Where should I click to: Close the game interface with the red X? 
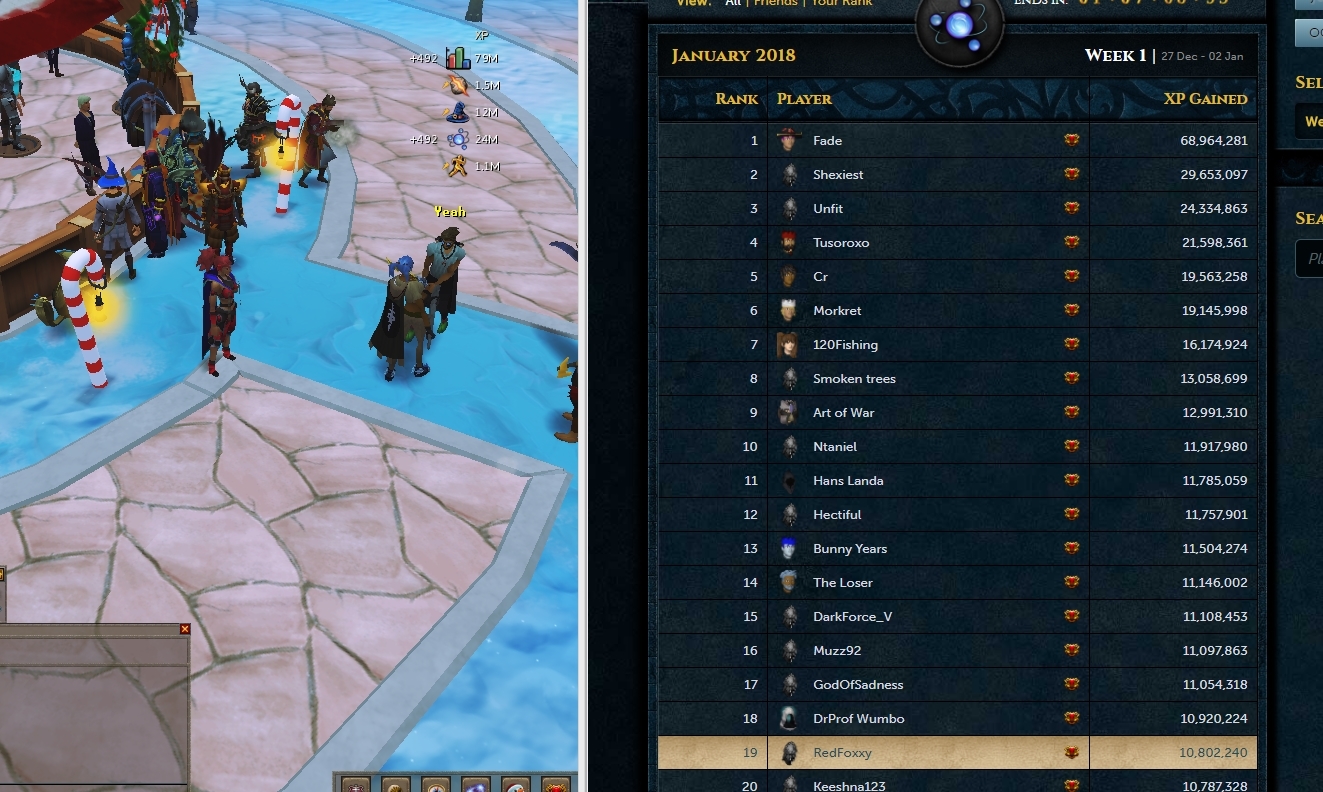click(x=184, y=629)
